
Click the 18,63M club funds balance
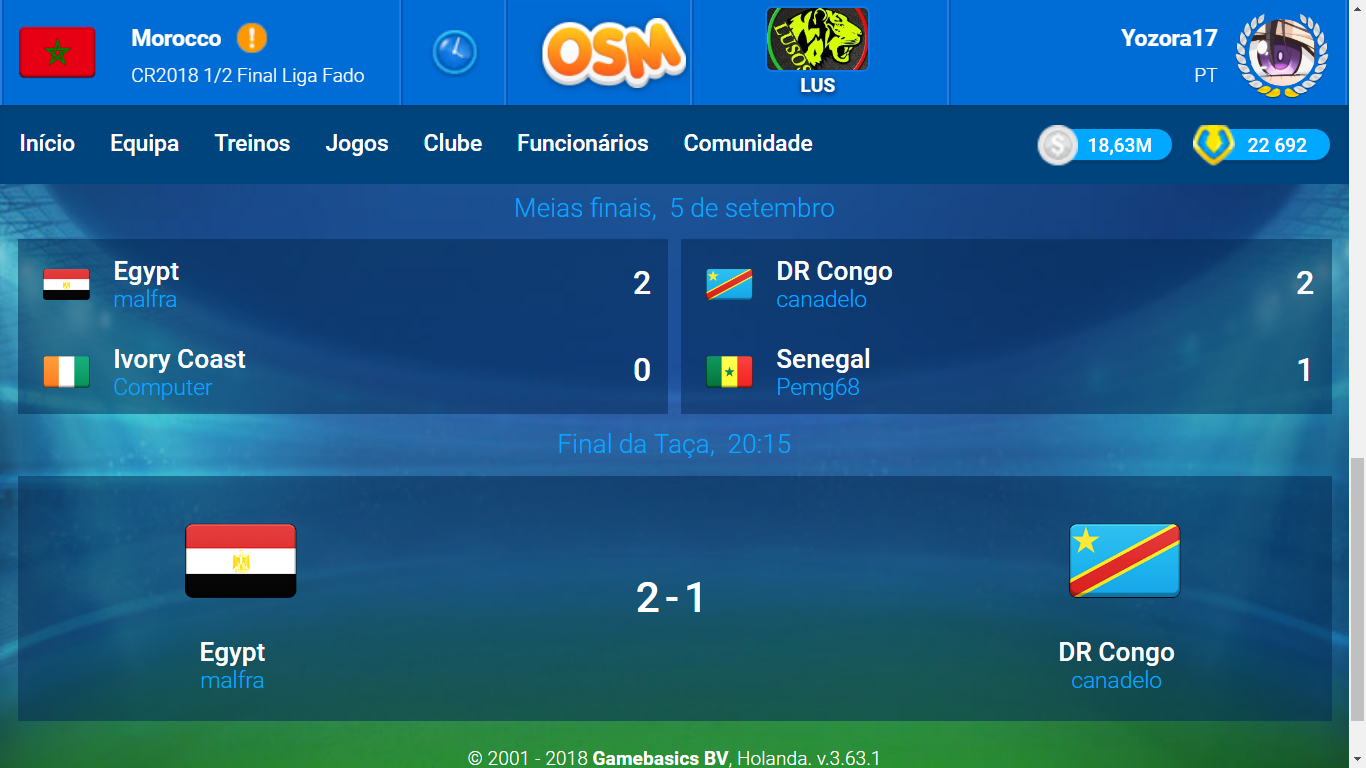coord(1105,146)
